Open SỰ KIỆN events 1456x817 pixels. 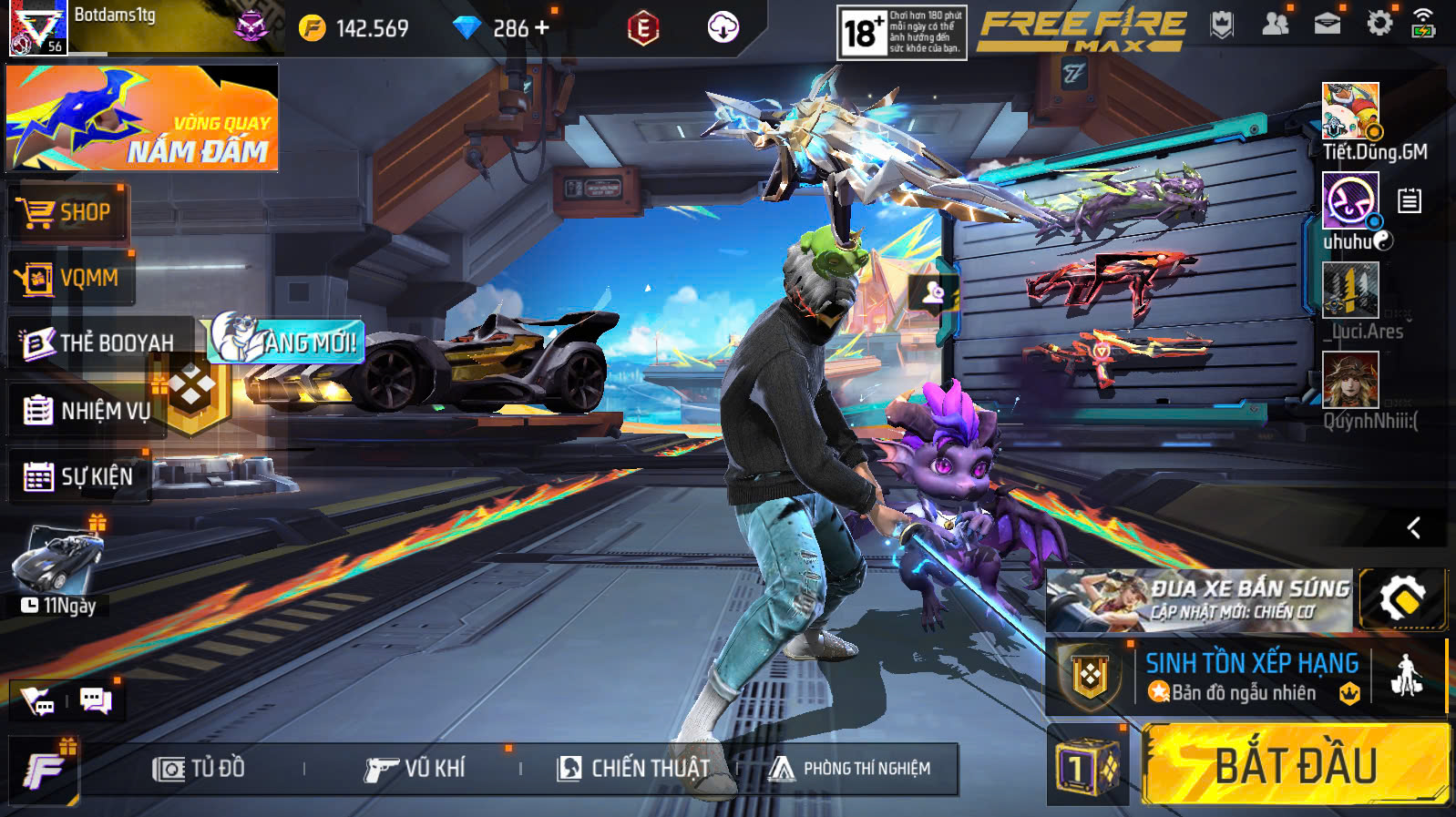click(78, 476)
